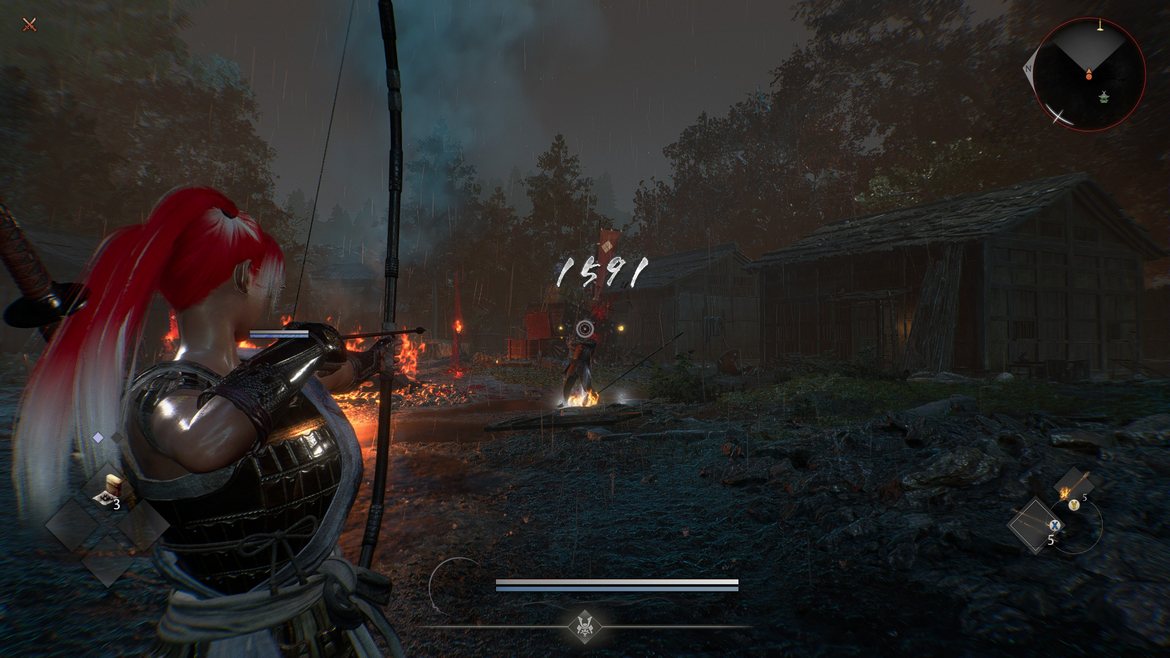This screenshot has width=1170, height=658.
Task: Click the samurai helmet emblem below bars
Action: coord(584,626)
